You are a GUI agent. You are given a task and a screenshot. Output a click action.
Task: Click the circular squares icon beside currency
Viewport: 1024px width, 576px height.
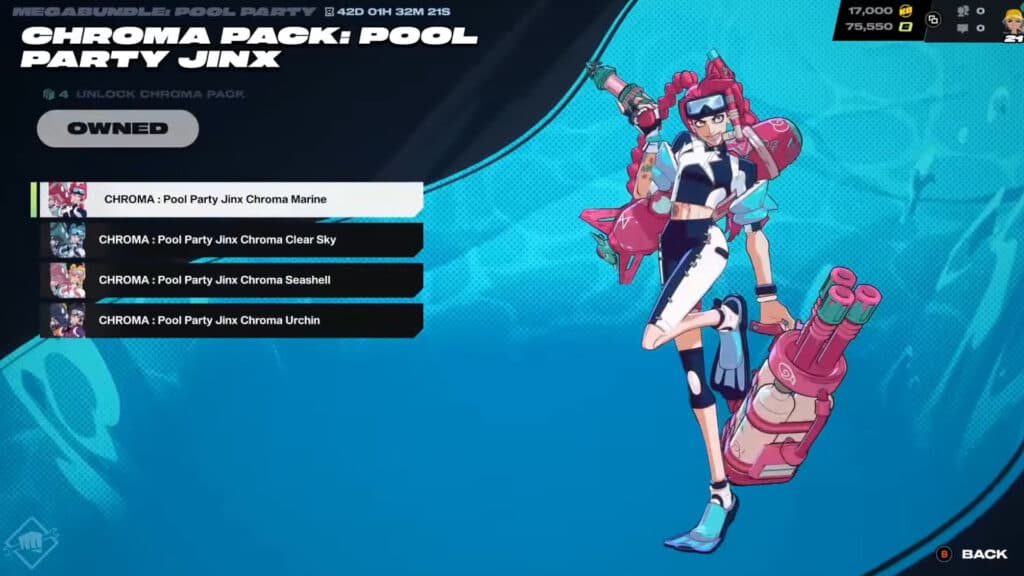pyautogui.click(x=933, y=19)
